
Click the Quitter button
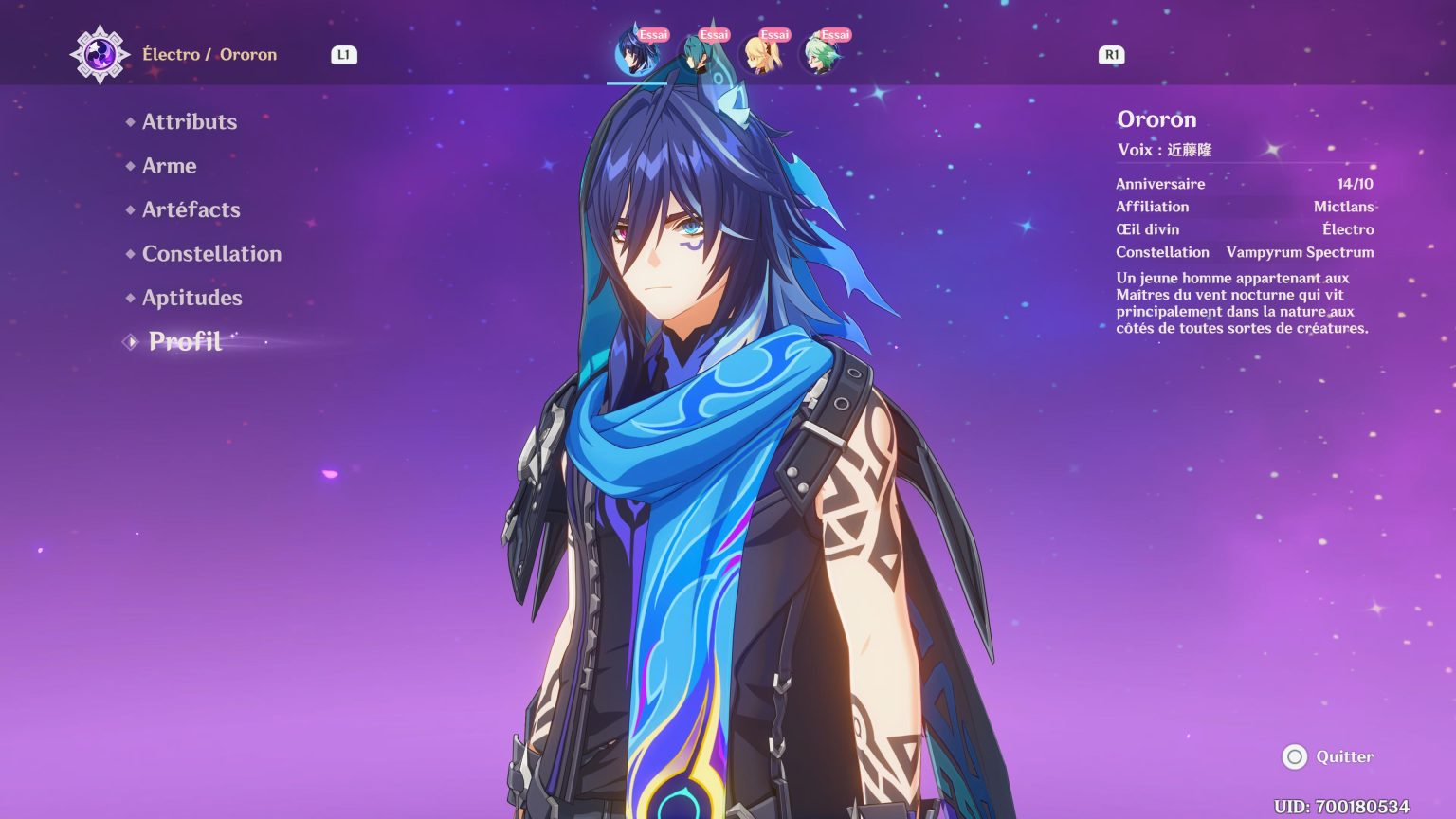(1343, 756)
